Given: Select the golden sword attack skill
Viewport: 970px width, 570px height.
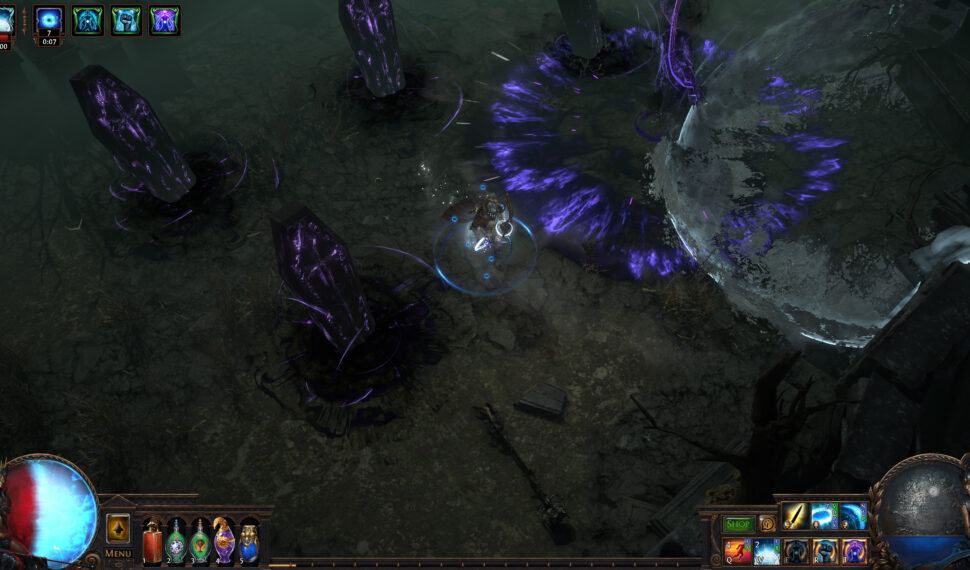Looking at the screenshot, I should [x=795, y=517].
